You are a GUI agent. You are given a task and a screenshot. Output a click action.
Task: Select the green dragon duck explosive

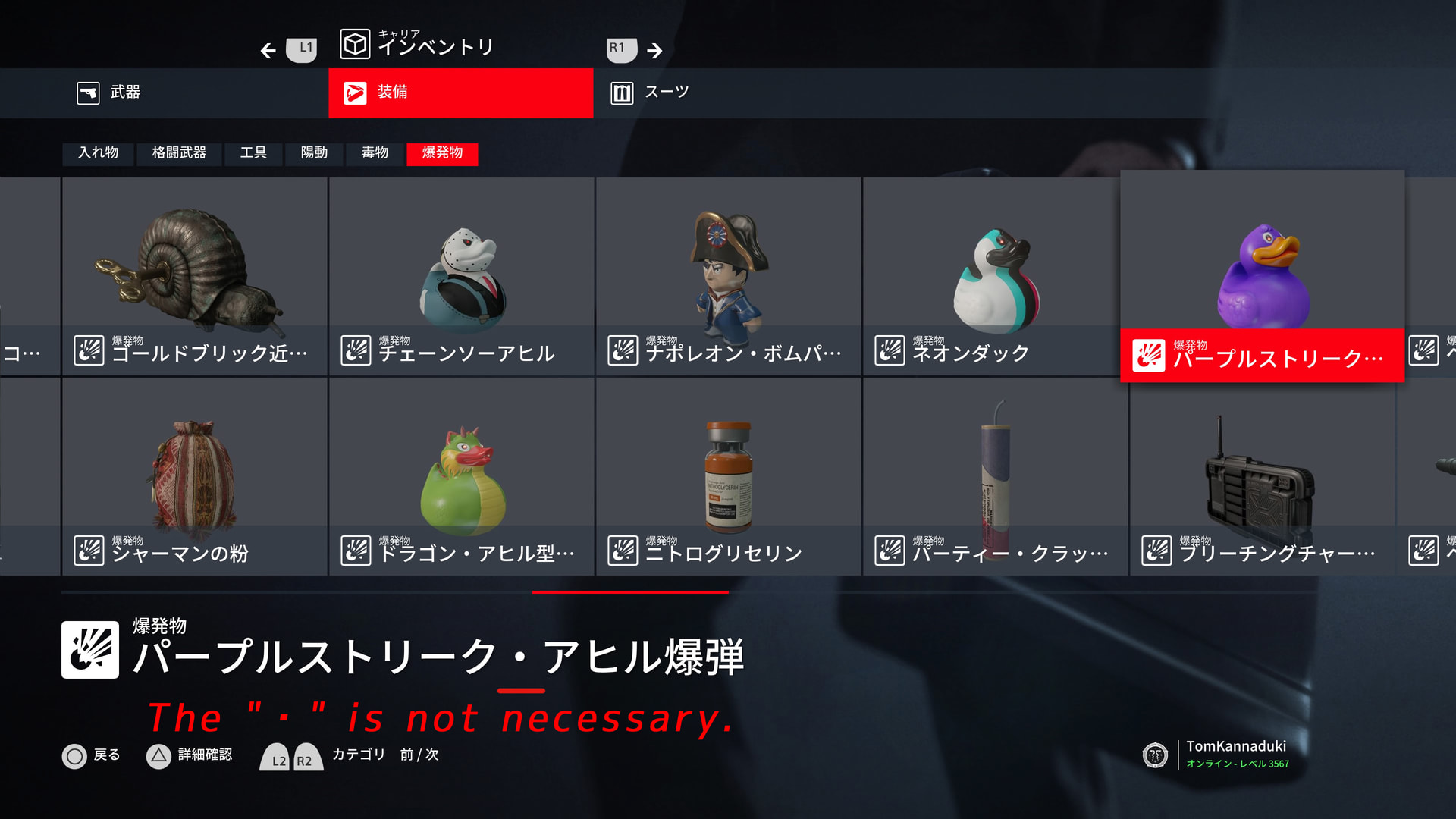(x=462, y=476)
